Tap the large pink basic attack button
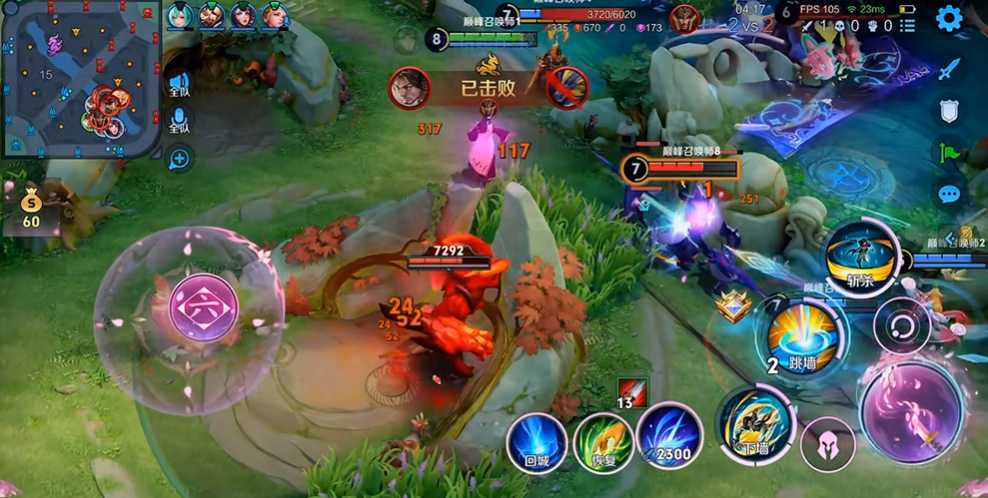Viewport: 988px width, 498px height. [911, 412]
